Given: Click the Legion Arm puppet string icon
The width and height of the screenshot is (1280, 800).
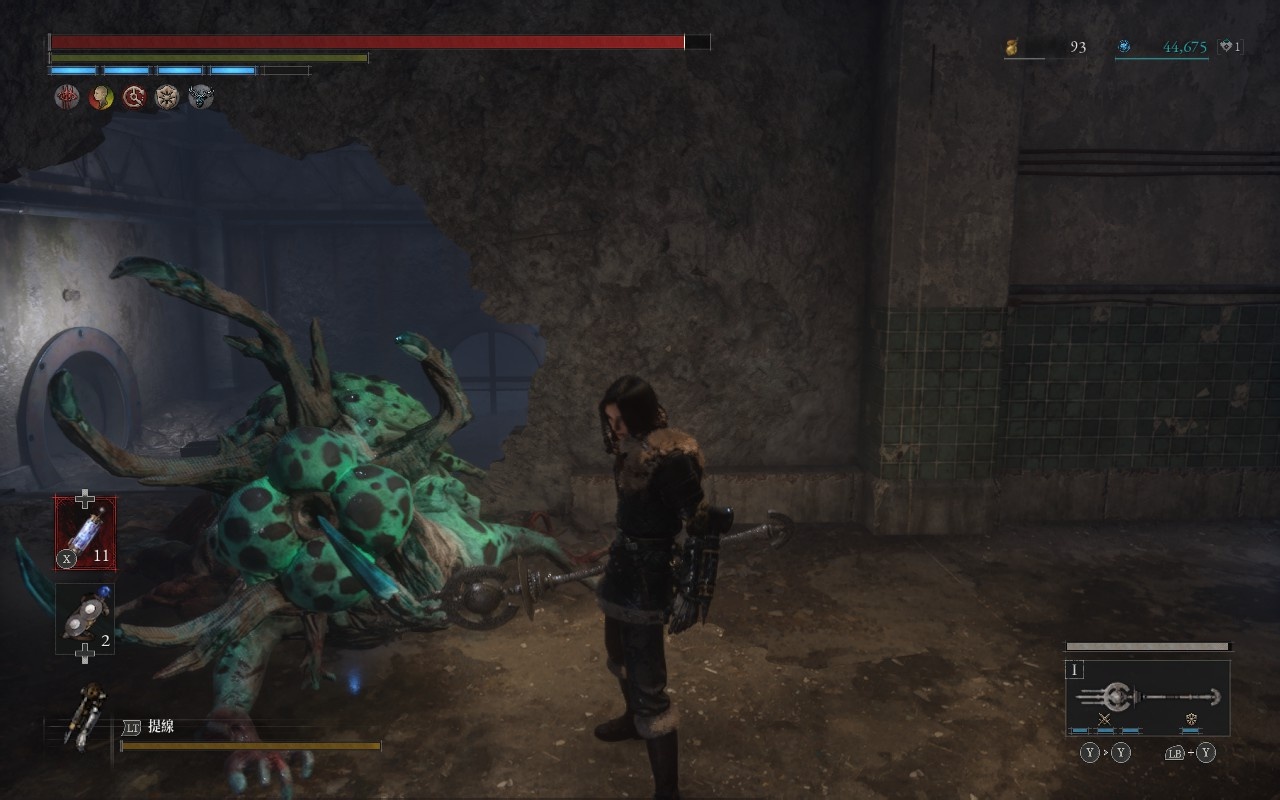Looking at the screenshot, I should pyautogui.click(x=84, y=714).
